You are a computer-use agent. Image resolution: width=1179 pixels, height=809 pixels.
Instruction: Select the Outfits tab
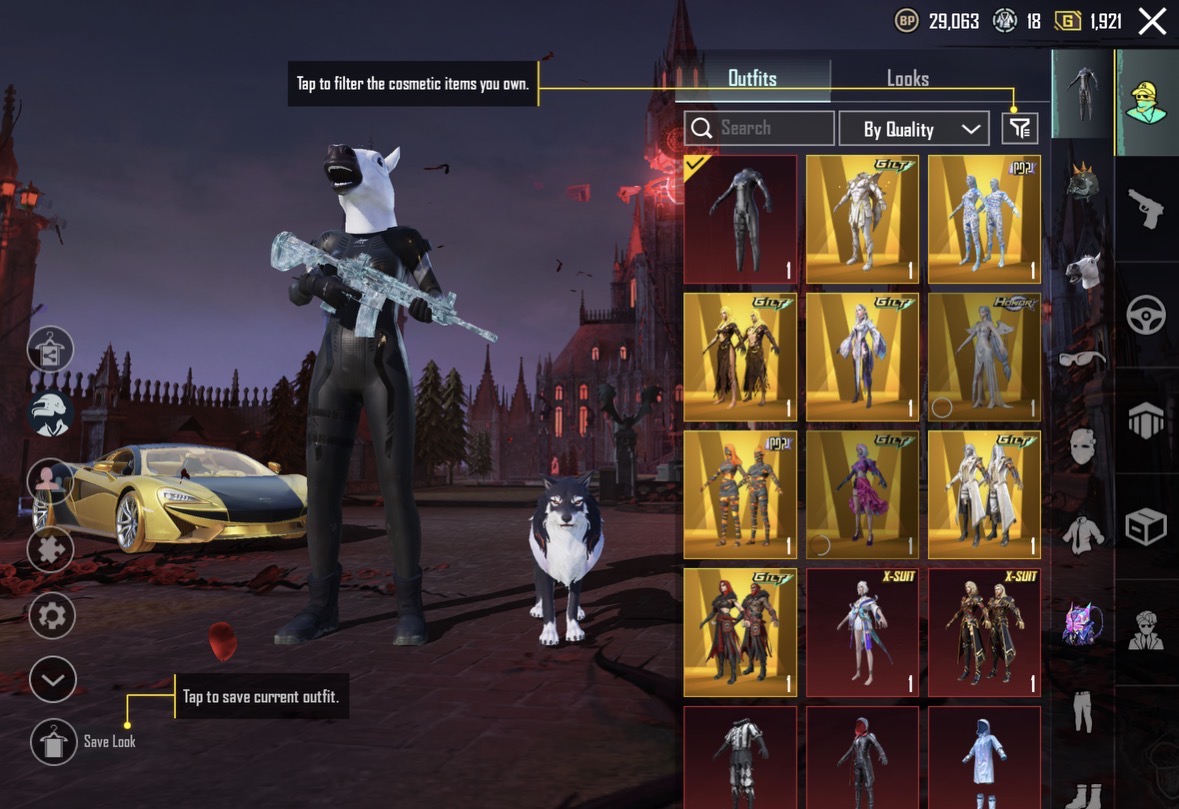click(752, 79)
